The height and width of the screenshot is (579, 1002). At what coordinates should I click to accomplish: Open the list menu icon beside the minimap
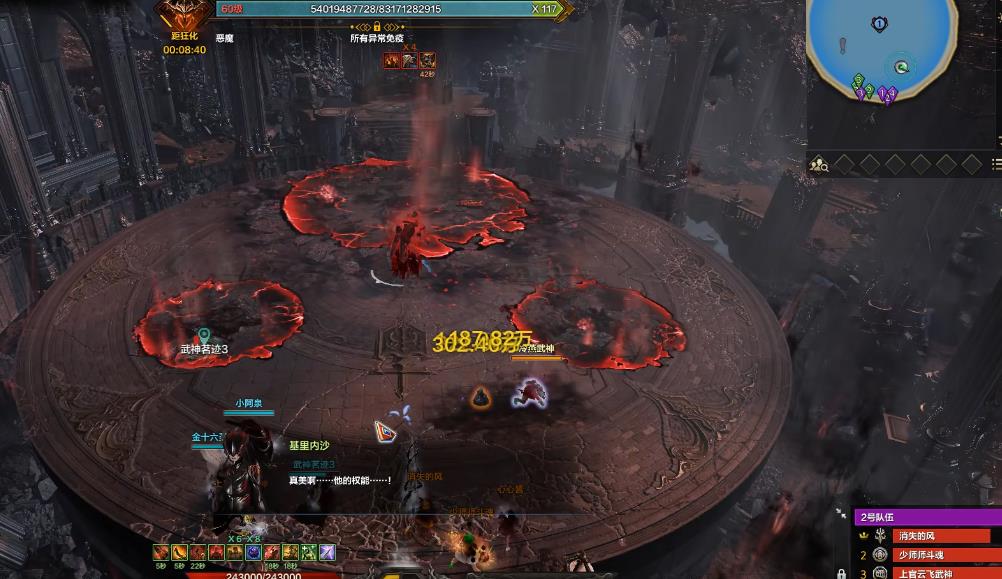tap(996, 164)
